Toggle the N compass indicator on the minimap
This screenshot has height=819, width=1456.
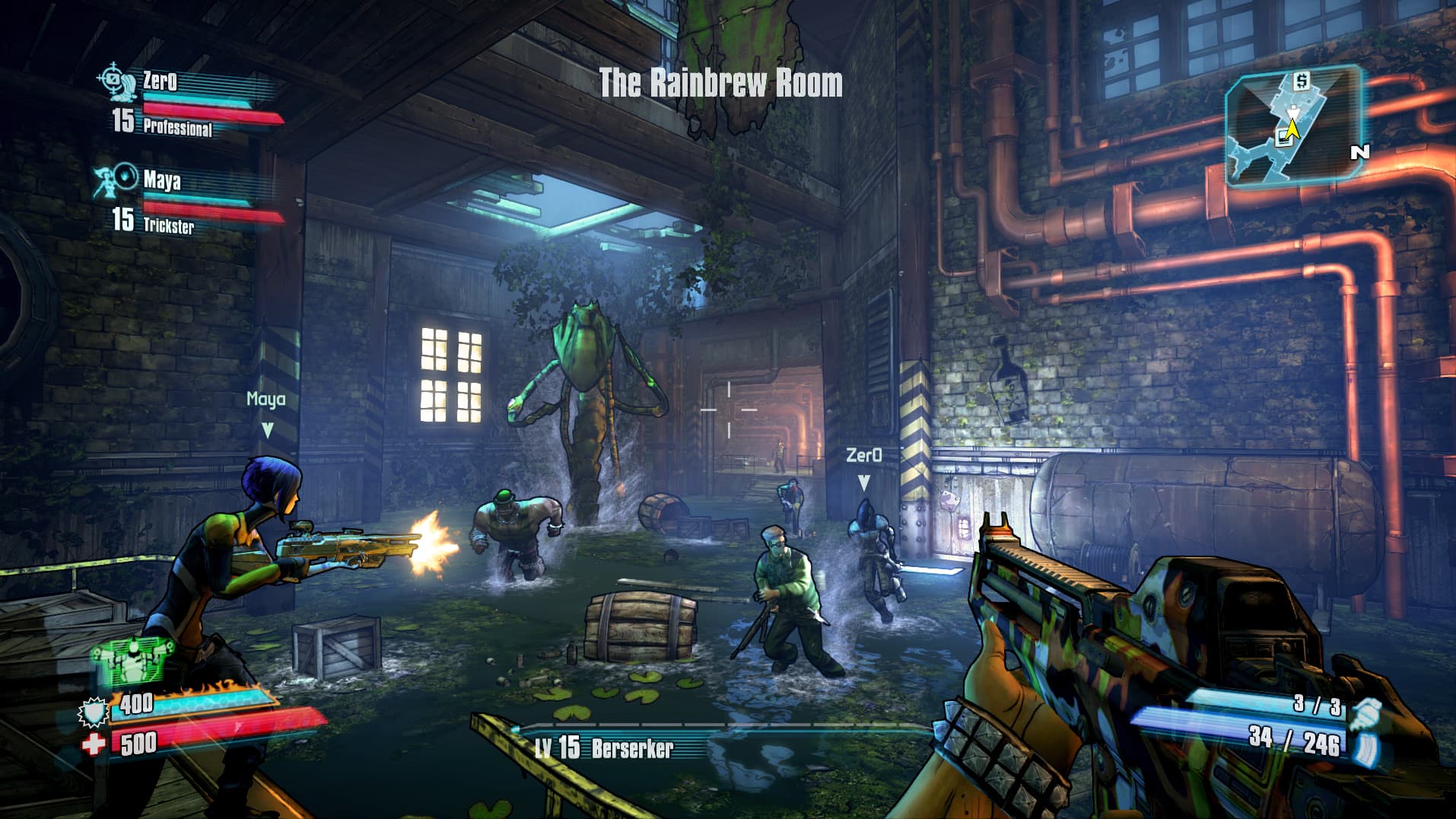coord(1359,151)
